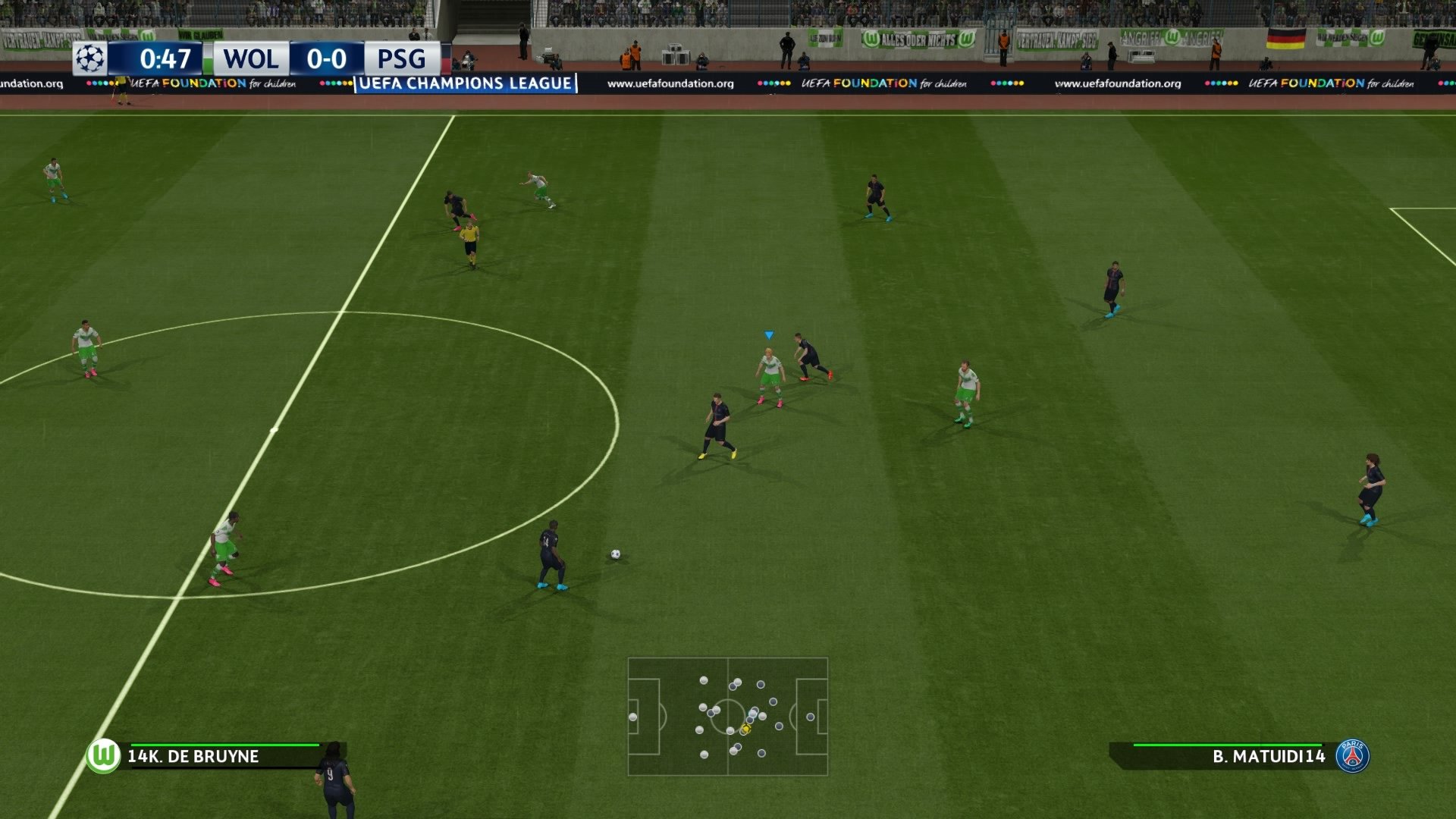Screen dimensions: 1456x819
Task: Select the blue triangle cursor above the defender
Action: [767, 334]
